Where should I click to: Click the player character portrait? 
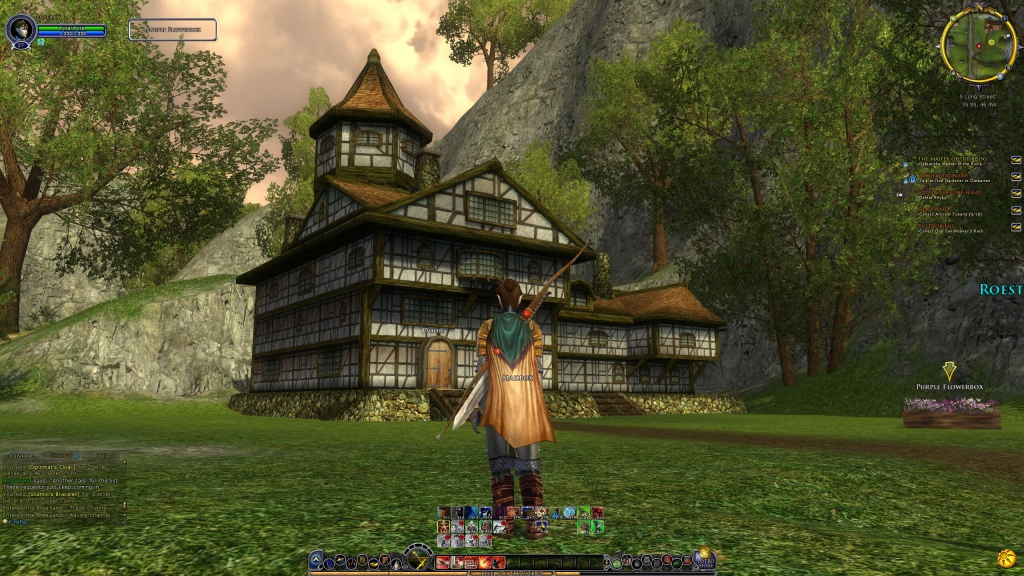point(20,29)
